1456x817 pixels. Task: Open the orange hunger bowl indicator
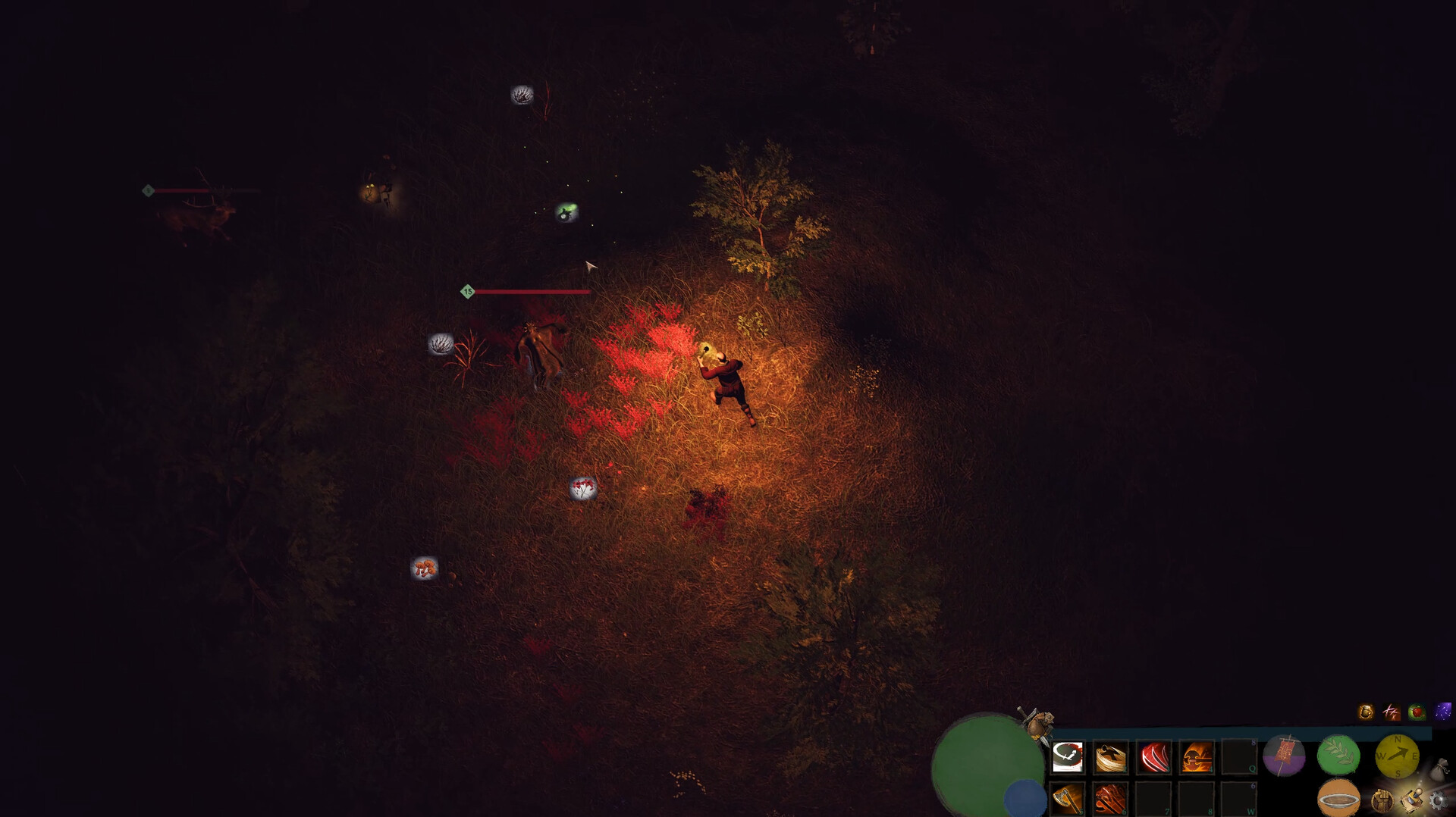1338,798
